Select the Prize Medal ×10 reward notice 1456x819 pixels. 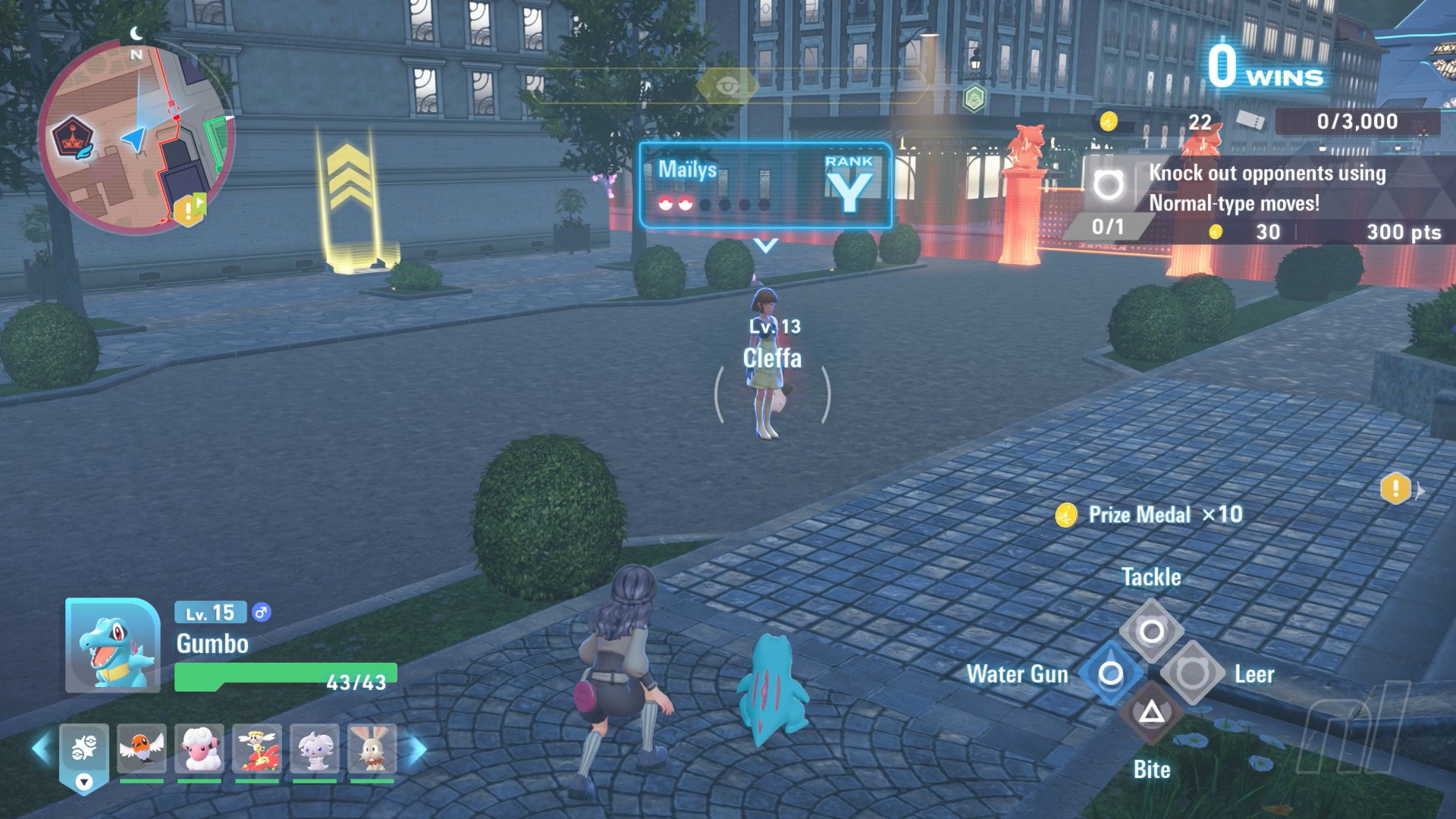(1150, 515)
